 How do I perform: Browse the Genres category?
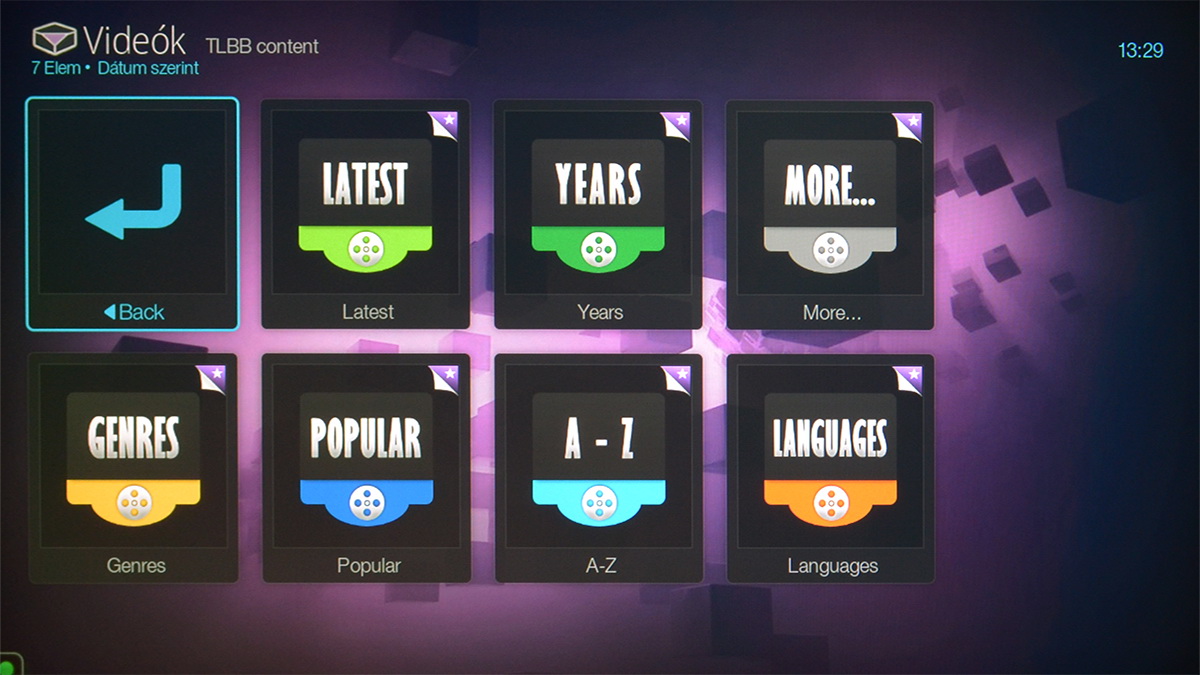(x=133, y=467)
